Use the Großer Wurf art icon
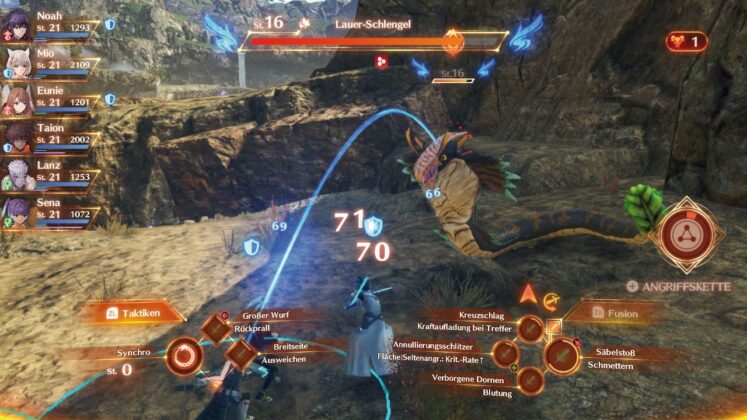 pyautogui.click(x=220, y=329)
